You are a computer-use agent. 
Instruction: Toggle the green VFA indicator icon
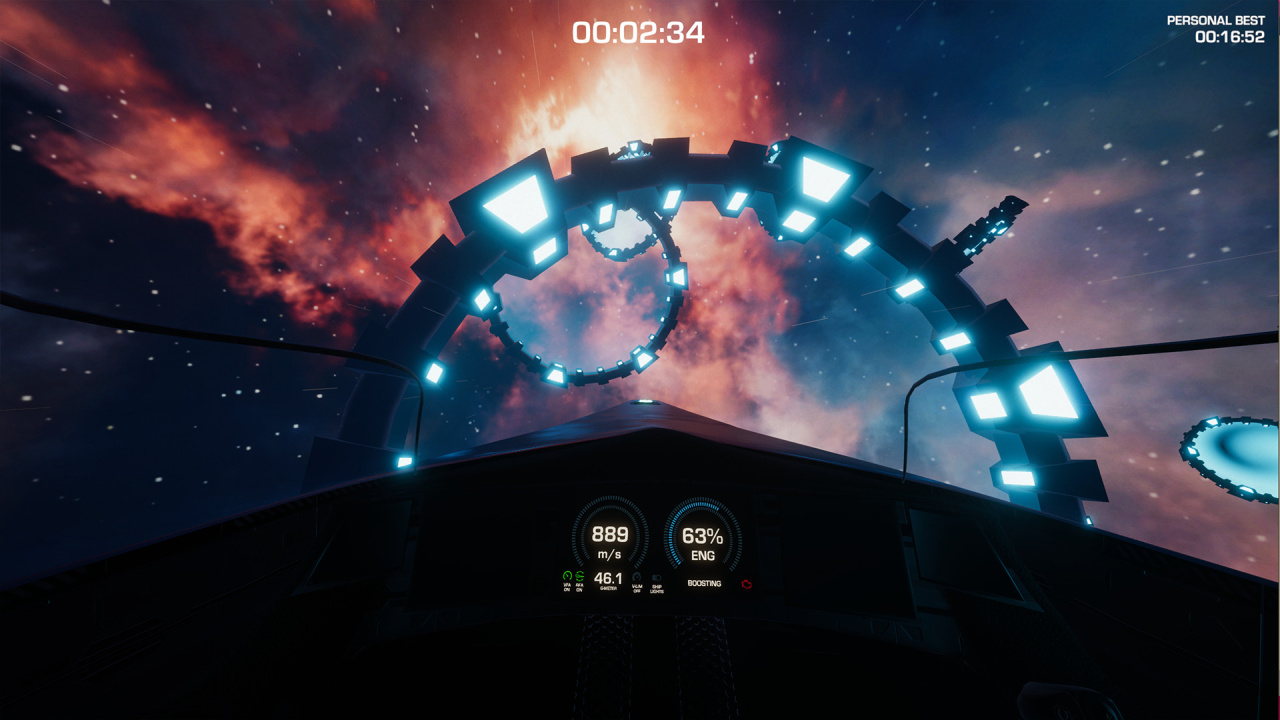point(567,577)
